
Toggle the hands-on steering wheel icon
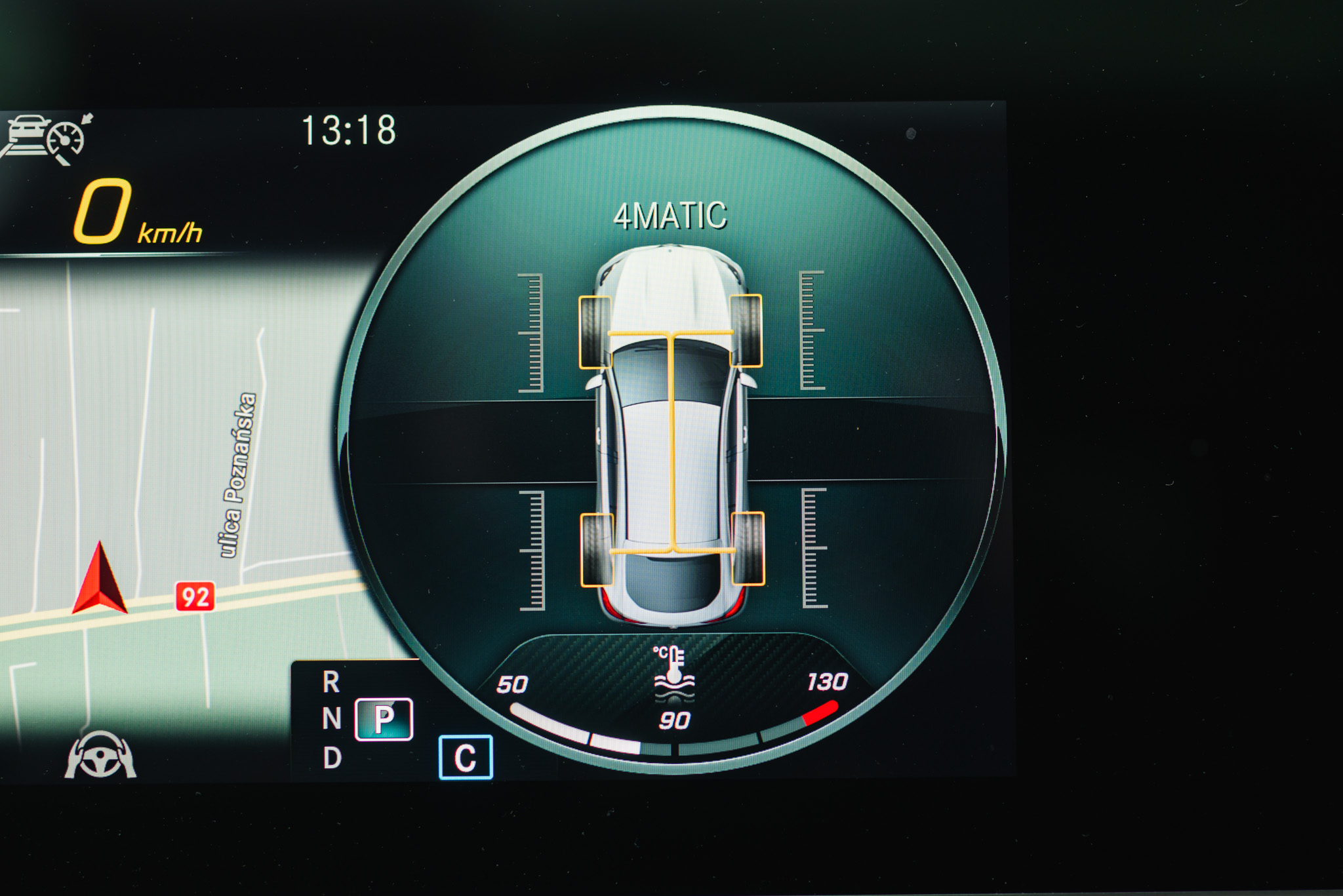tap(100, 755)
